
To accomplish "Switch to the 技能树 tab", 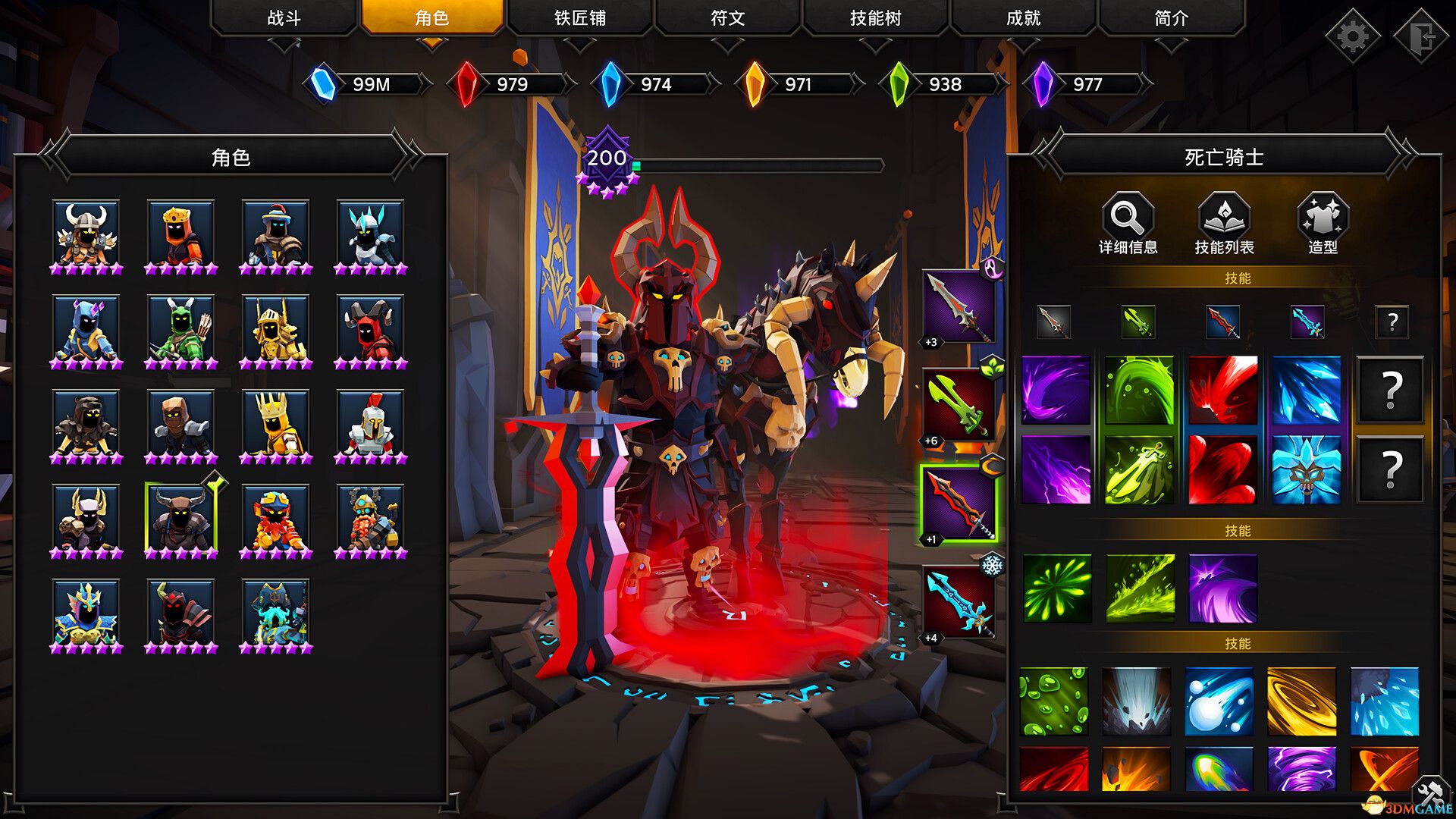I will tap(877, 18).
